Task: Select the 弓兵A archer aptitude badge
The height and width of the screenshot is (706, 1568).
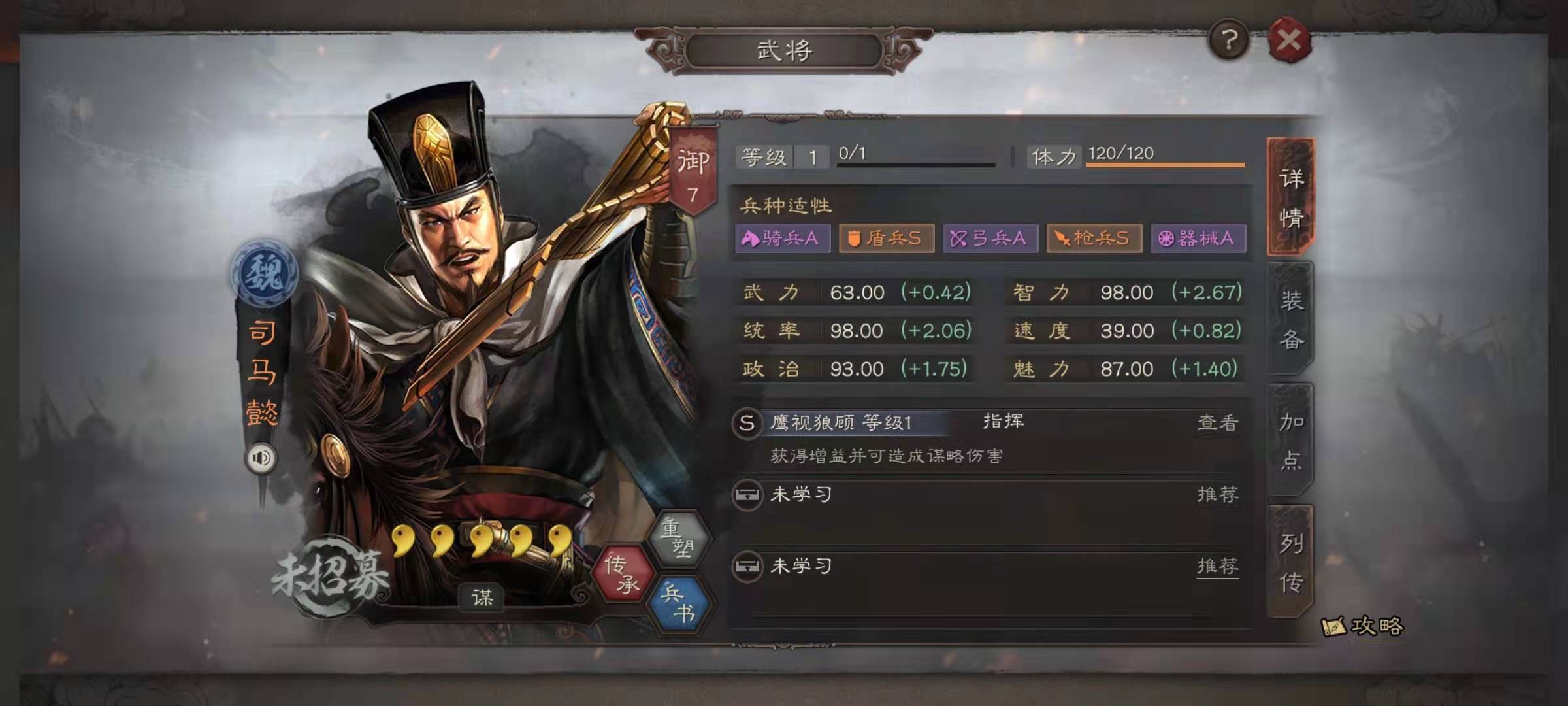Action: pyautogui.click(x=990, y=239)
